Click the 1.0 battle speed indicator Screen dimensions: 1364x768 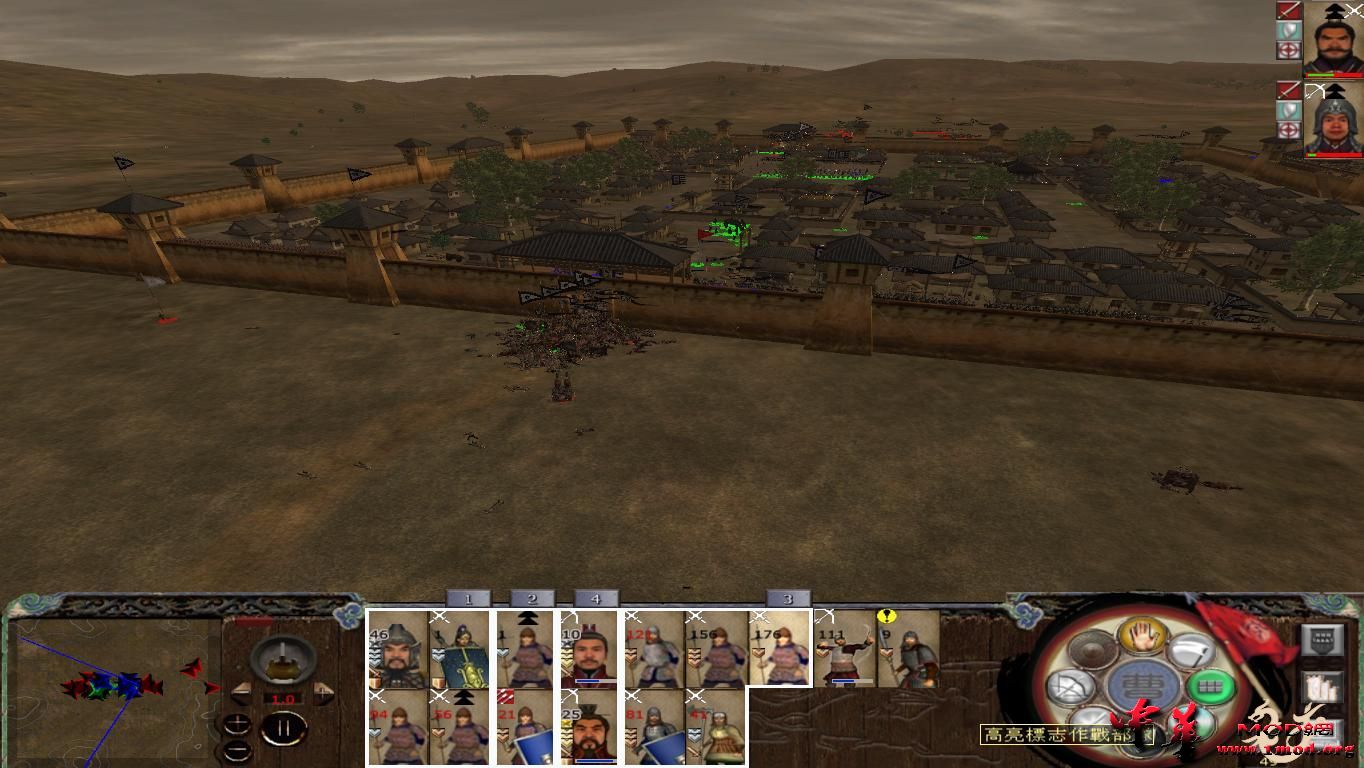click(x=285, y=698)
